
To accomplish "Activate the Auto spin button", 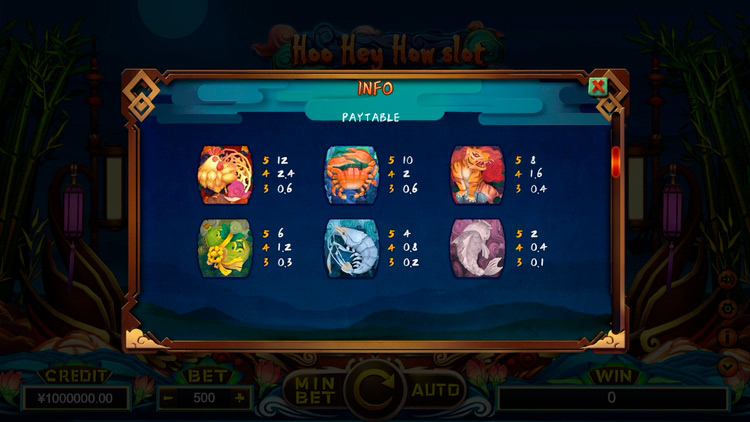I will point(436,389).
